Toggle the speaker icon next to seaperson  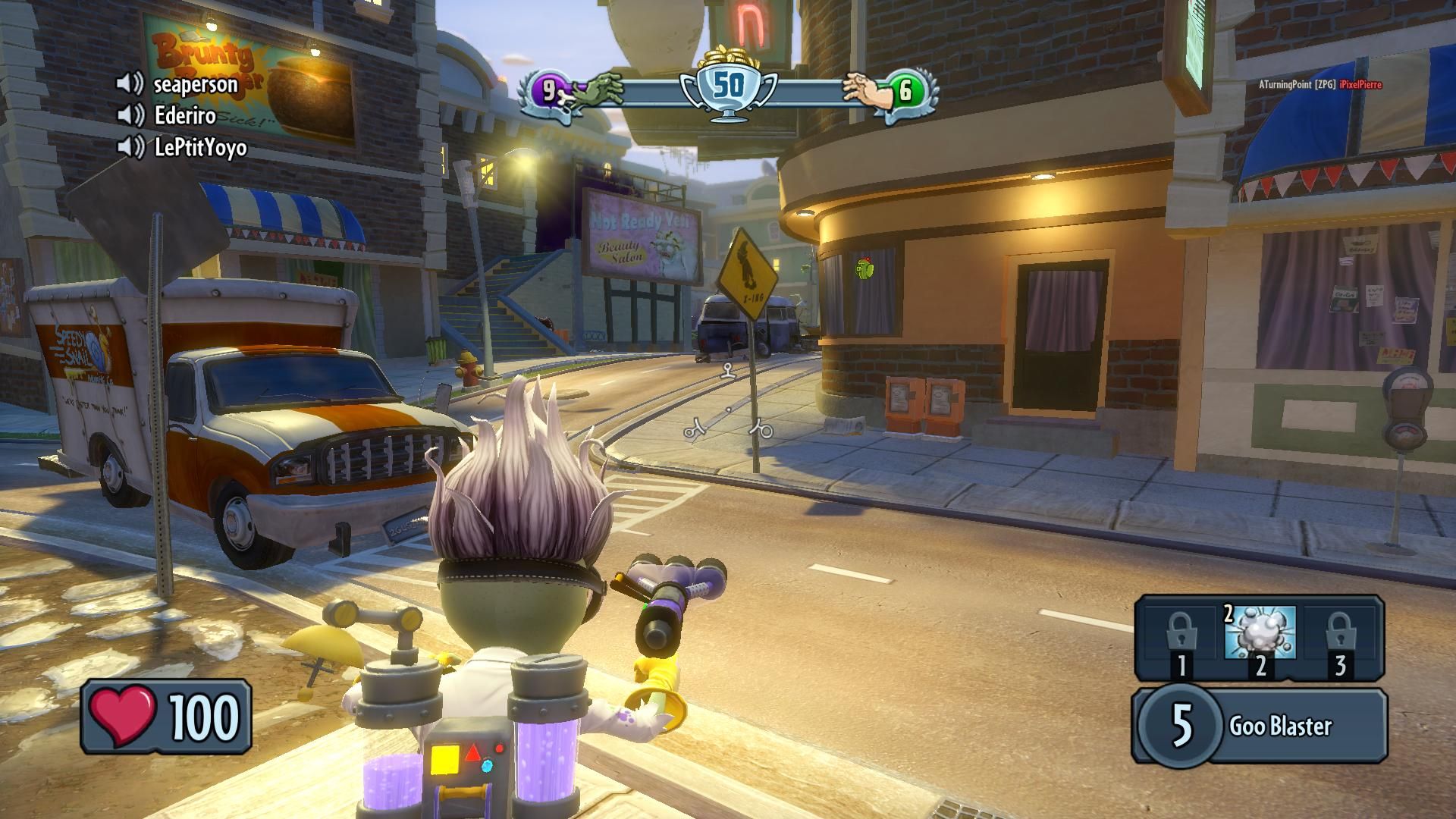(130, 83)
